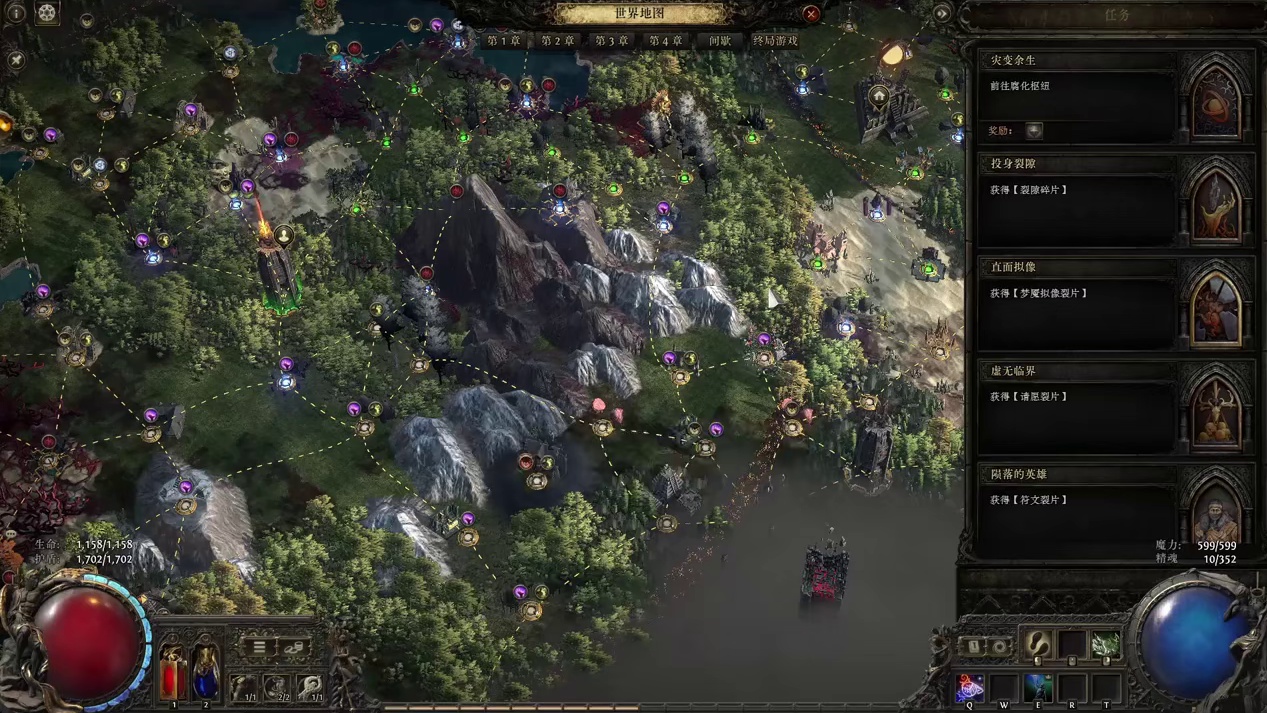The image size is (1267, 713).
Task: Close the world map window
Action: (811, 14)
